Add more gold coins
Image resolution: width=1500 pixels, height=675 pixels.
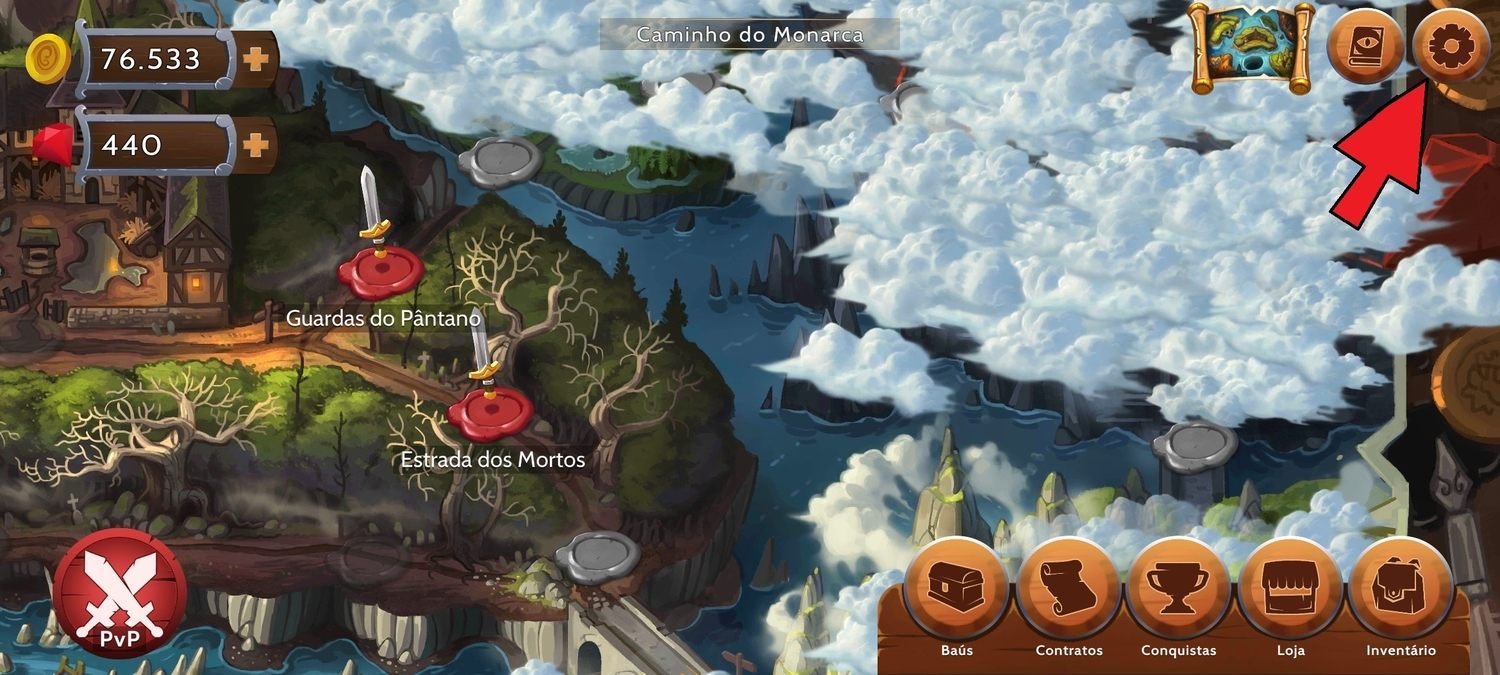pyautogui.click(x=257, y=60)
